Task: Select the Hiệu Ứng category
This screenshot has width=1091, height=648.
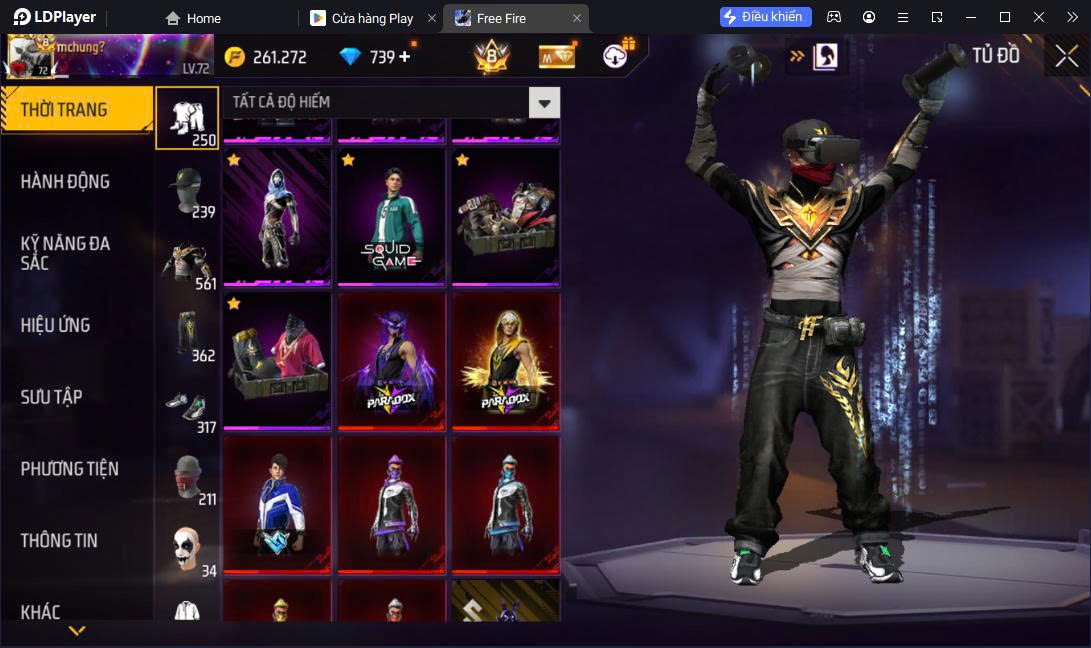Action: pyautogui.click(x=56, y=325)
